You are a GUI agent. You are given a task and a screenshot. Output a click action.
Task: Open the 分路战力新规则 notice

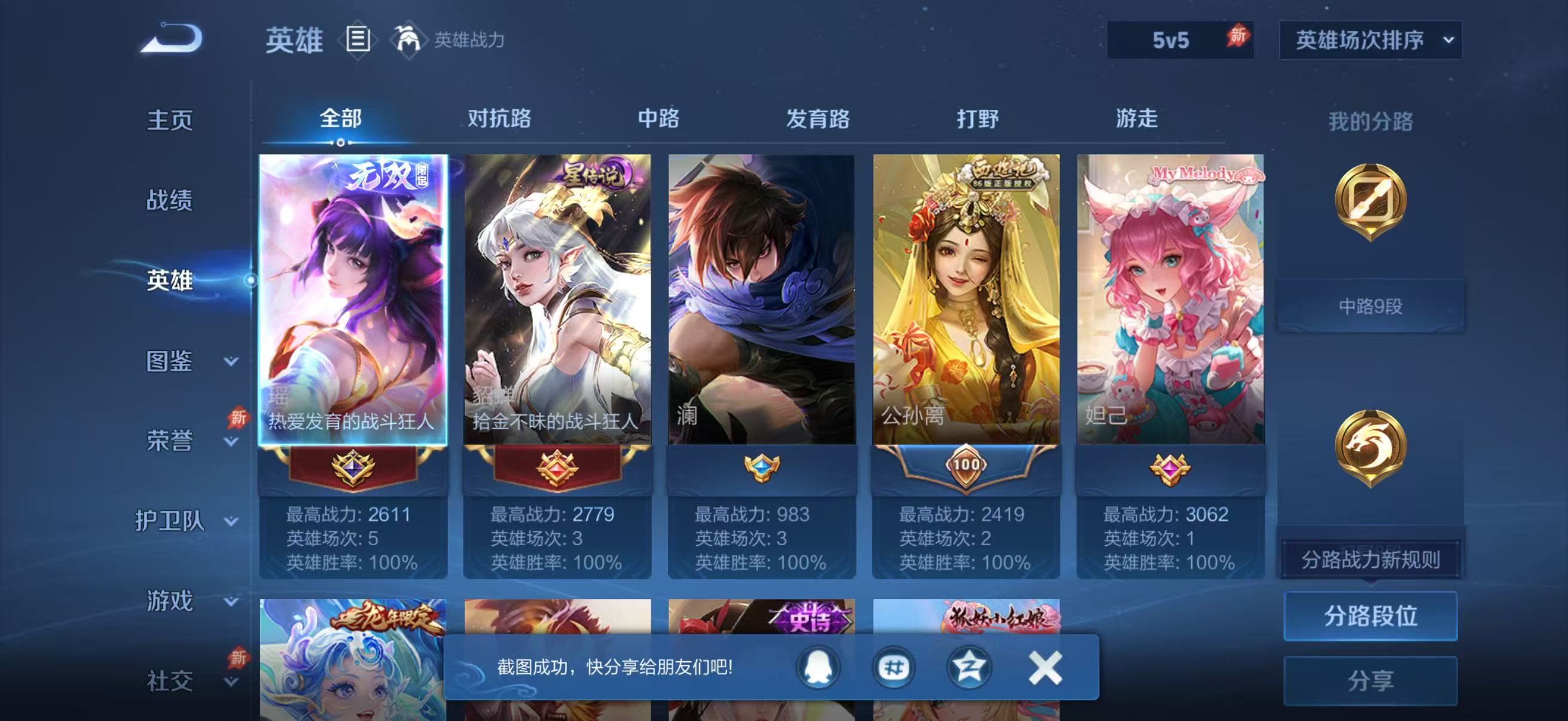[x=1370, y=558]
